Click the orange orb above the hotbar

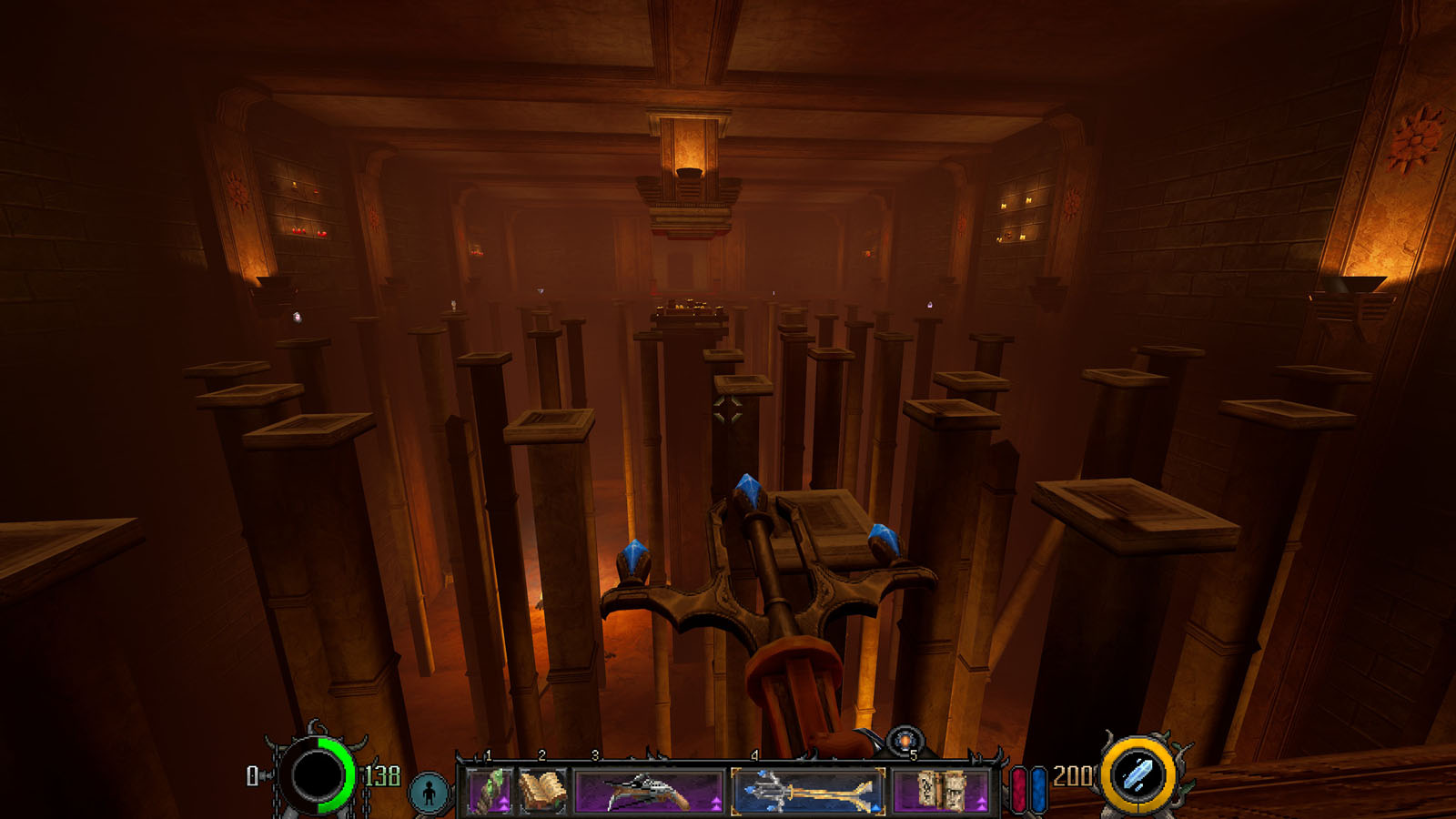[905, 741]
